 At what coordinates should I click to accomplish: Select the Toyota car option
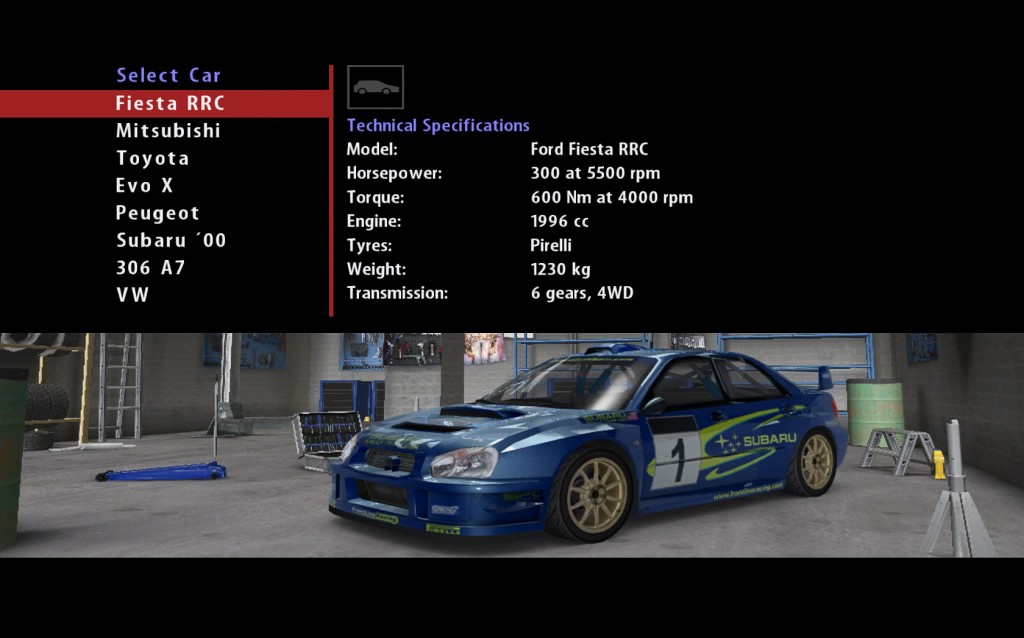coord(152,158)
